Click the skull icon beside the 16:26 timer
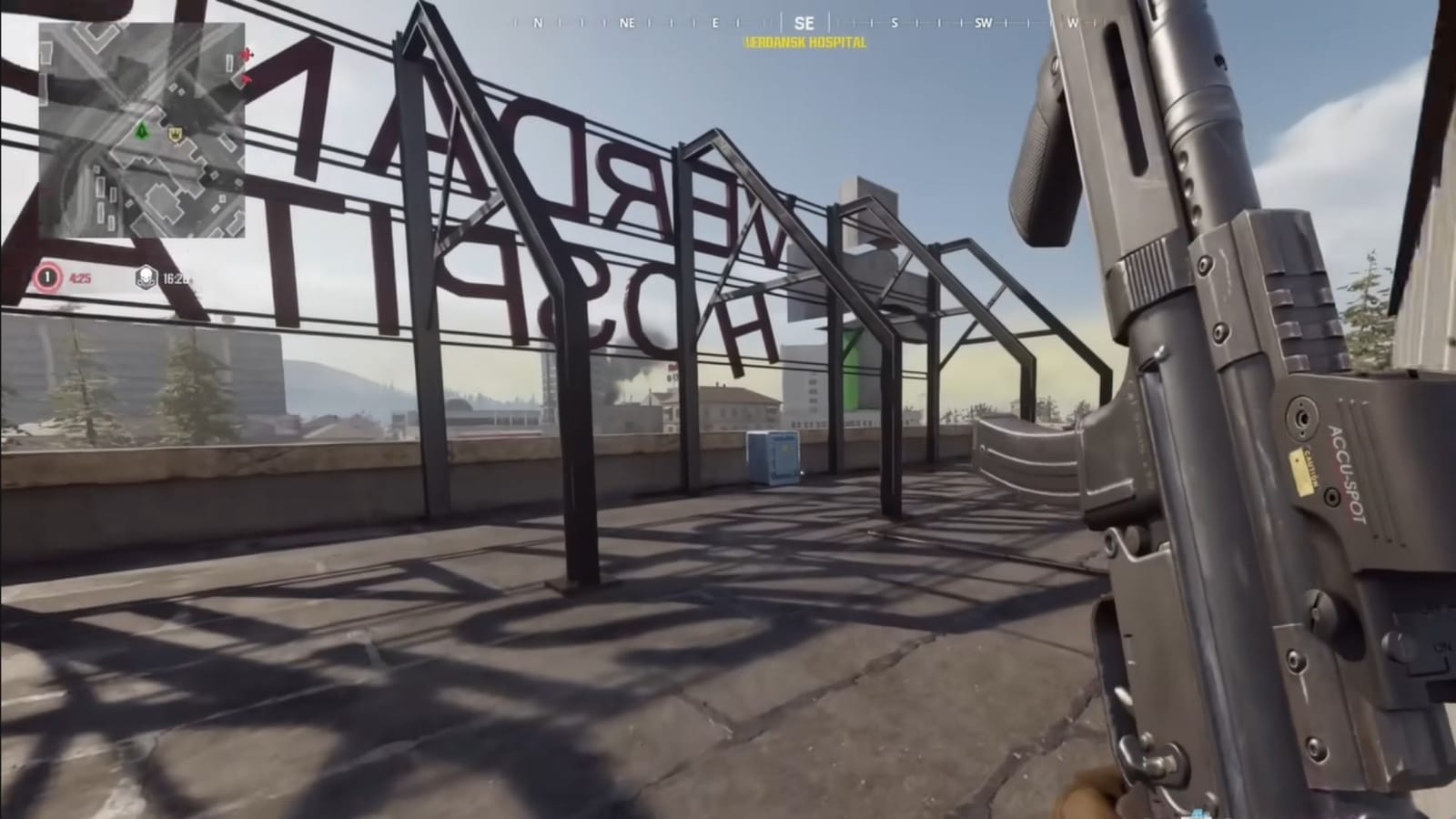Viewport: 1456px width, 819px height. coord(146,275)
